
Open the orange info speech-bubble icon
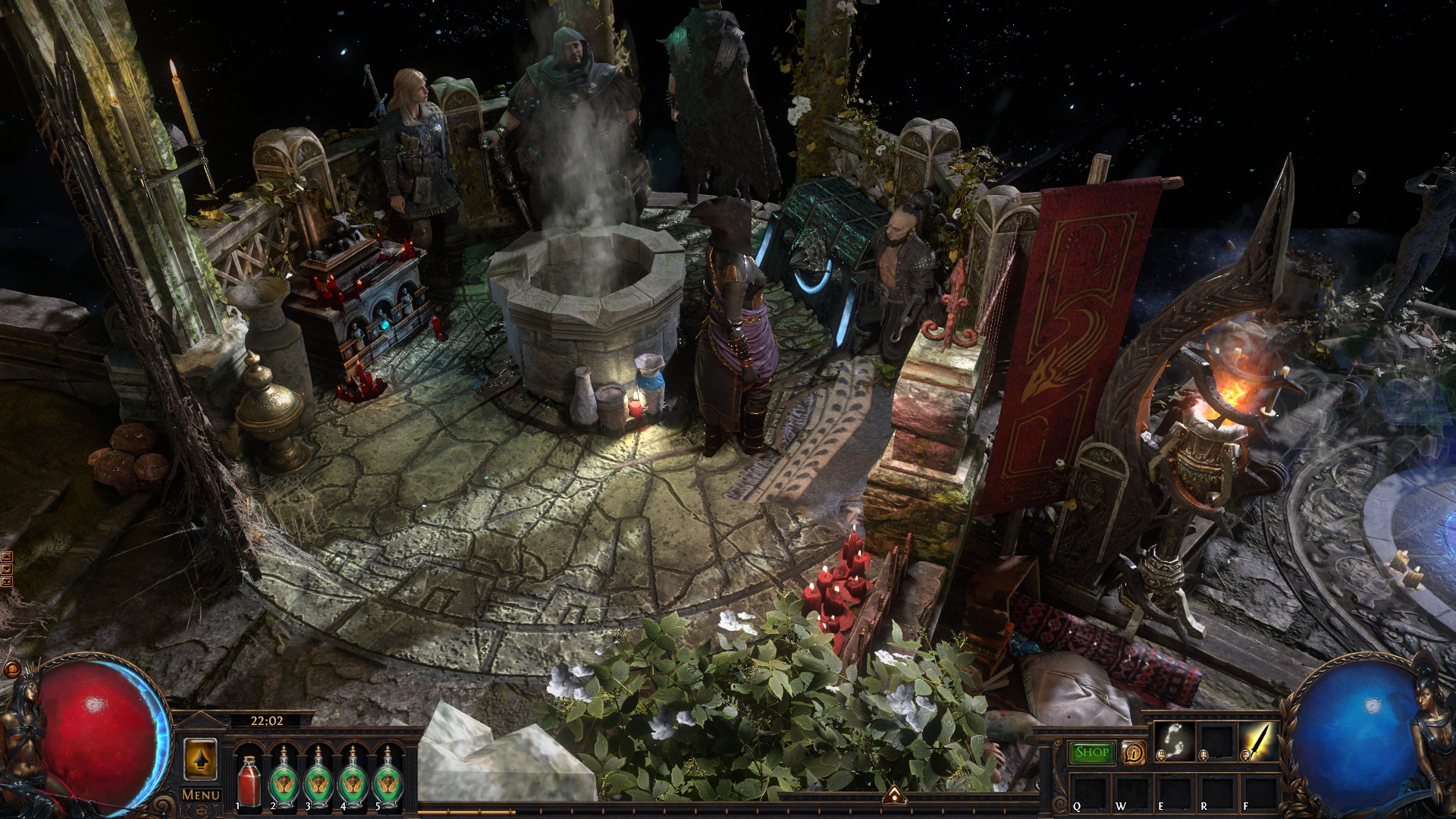click(1134, 753)
